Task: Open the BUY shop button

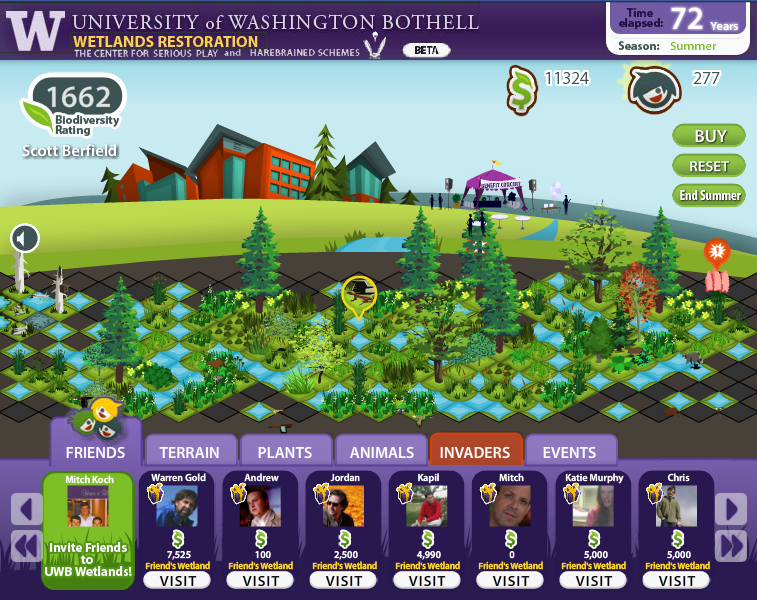Action: tap(709, 136)
